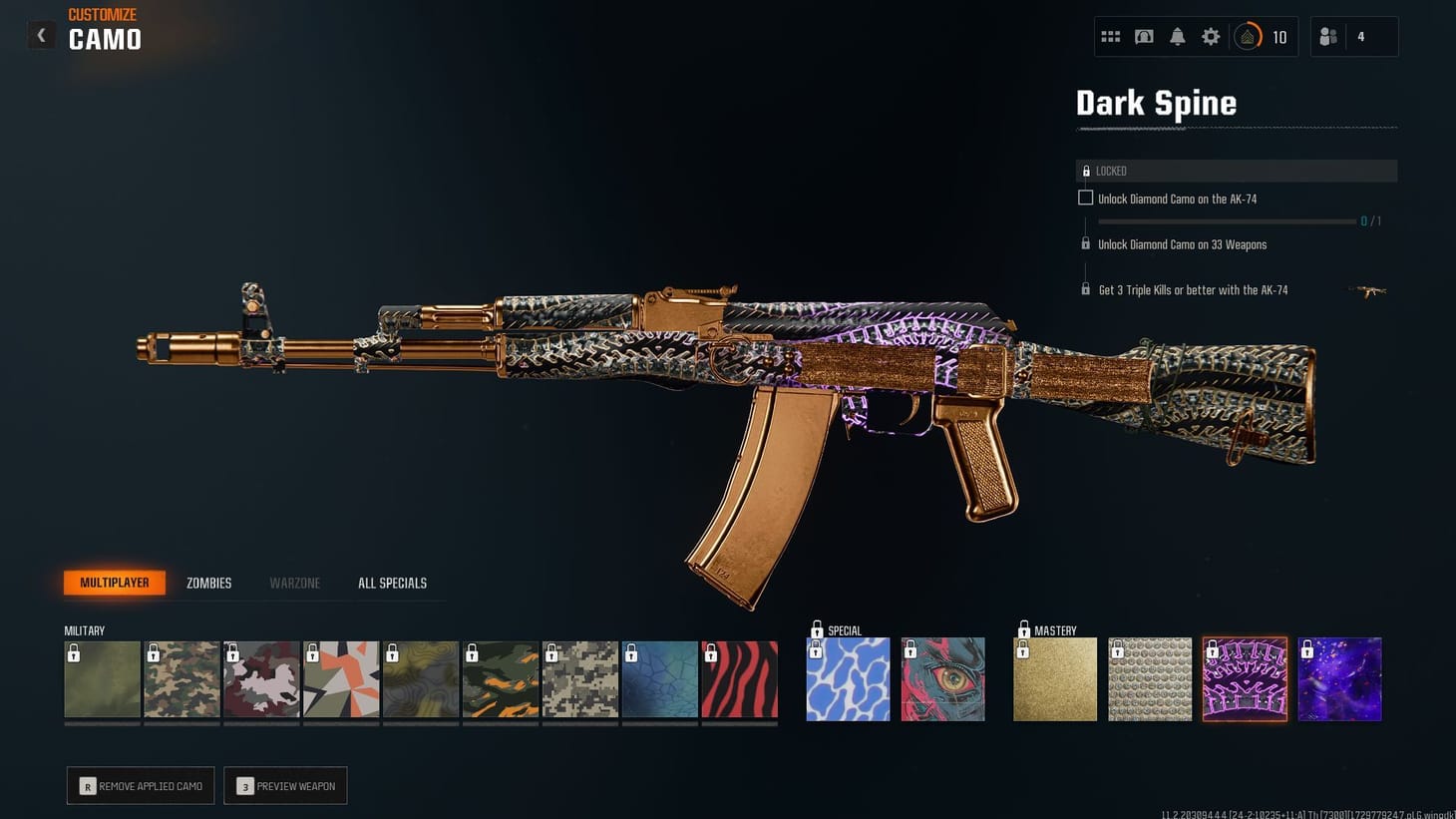This screenshot has width=1456, height=819.
Task: Check notifications via the bell icon
Action: point(1178,36)
